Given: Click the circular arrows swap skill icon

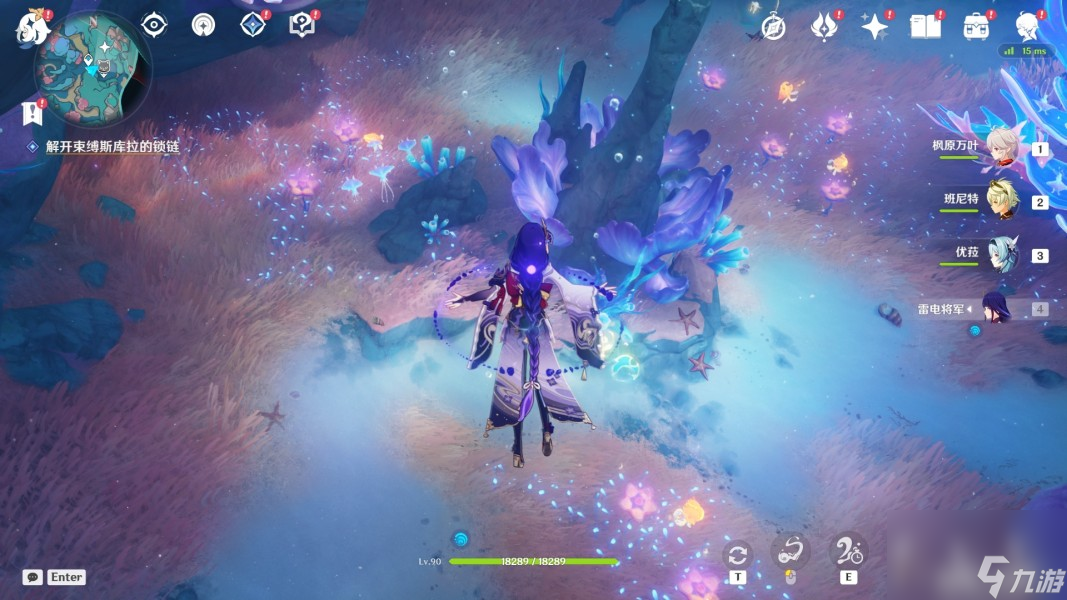Looking at the screenshot, I should pos(738,554).
